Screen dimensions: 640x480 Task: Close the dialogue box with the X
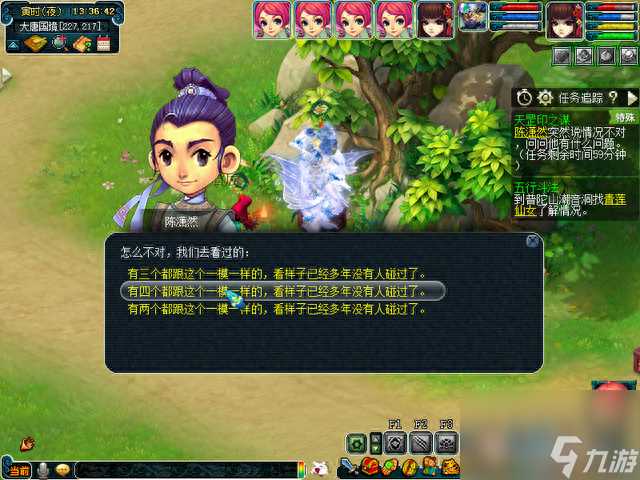[x=533, y=241]
